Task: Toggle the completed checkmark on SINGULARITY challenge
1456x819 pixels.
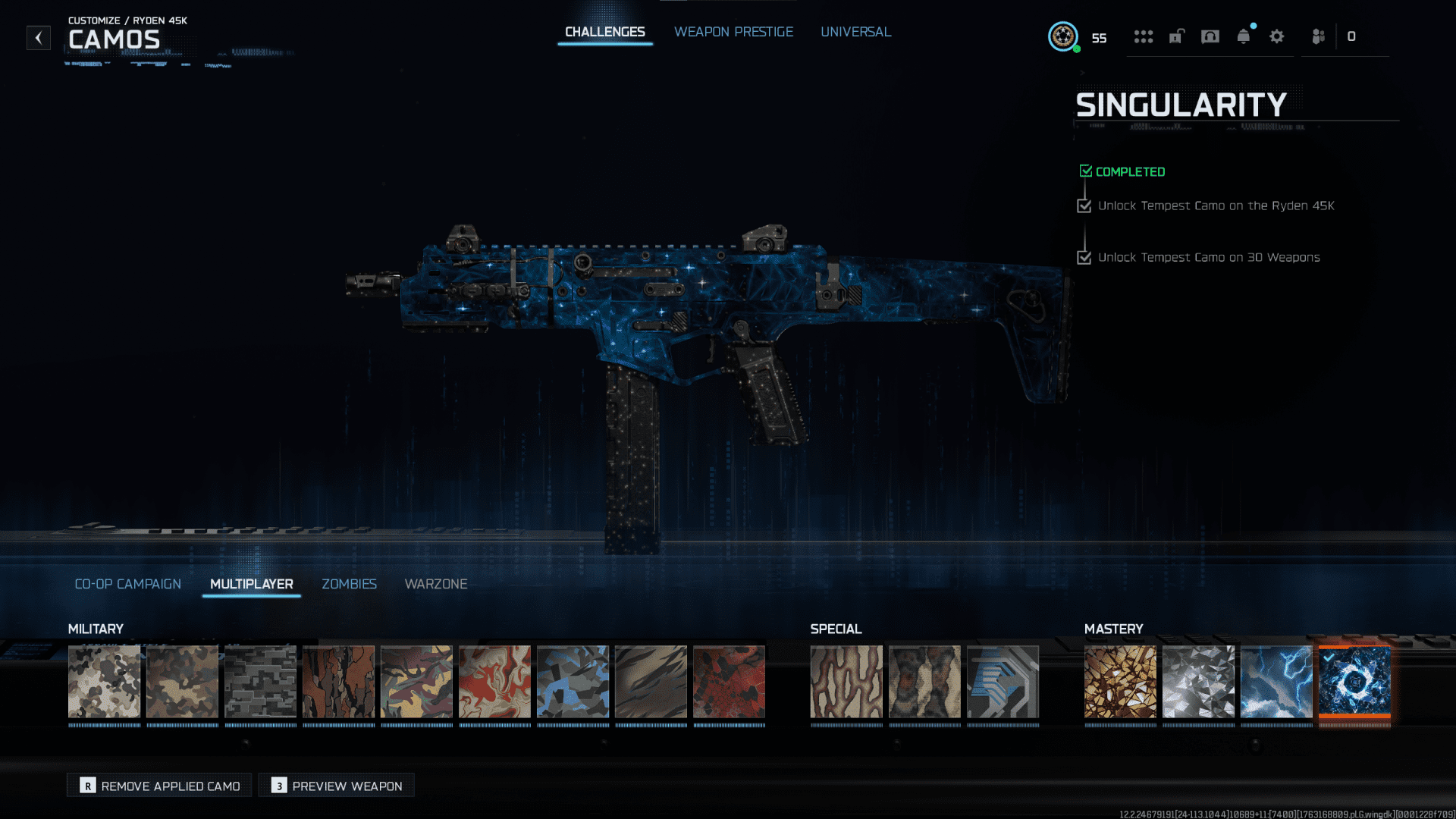Action: click(1086, 170)
